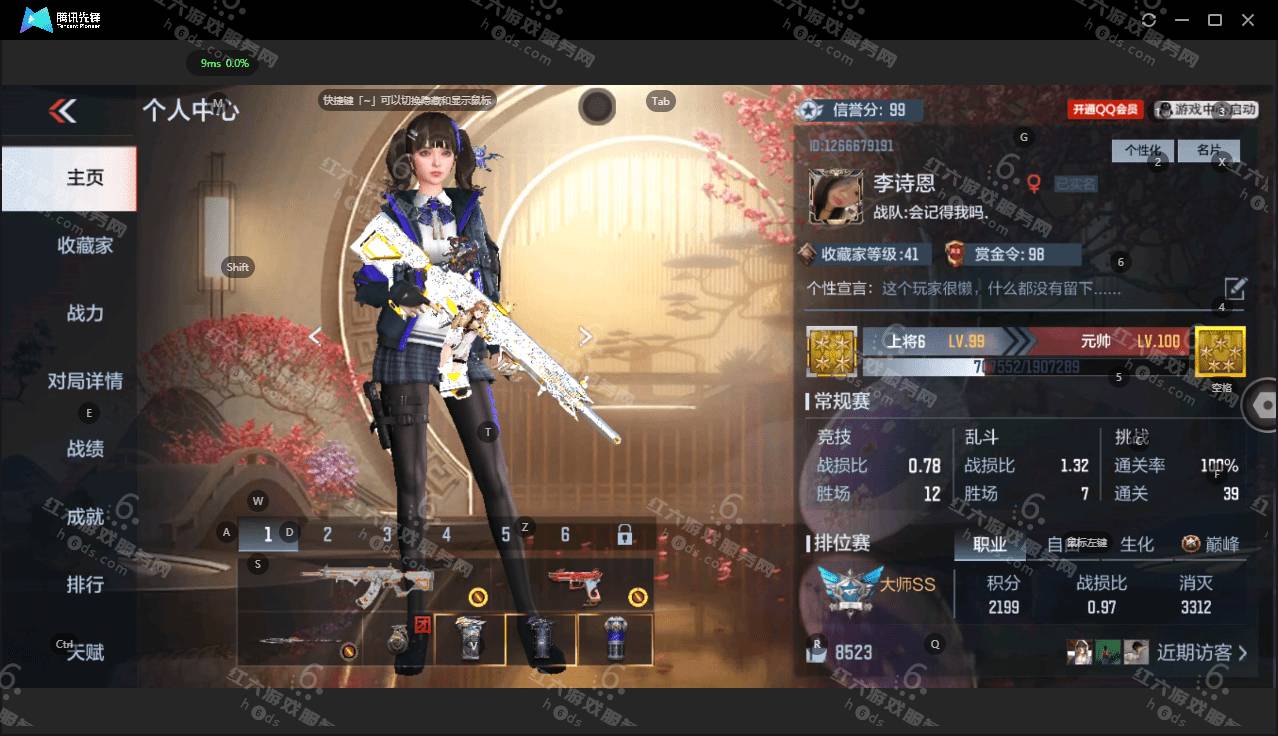This screenshot has width=1278, height=736.
Task: Minimize the emulator window
Action: pyautogui.click(x=1182, y=20)
